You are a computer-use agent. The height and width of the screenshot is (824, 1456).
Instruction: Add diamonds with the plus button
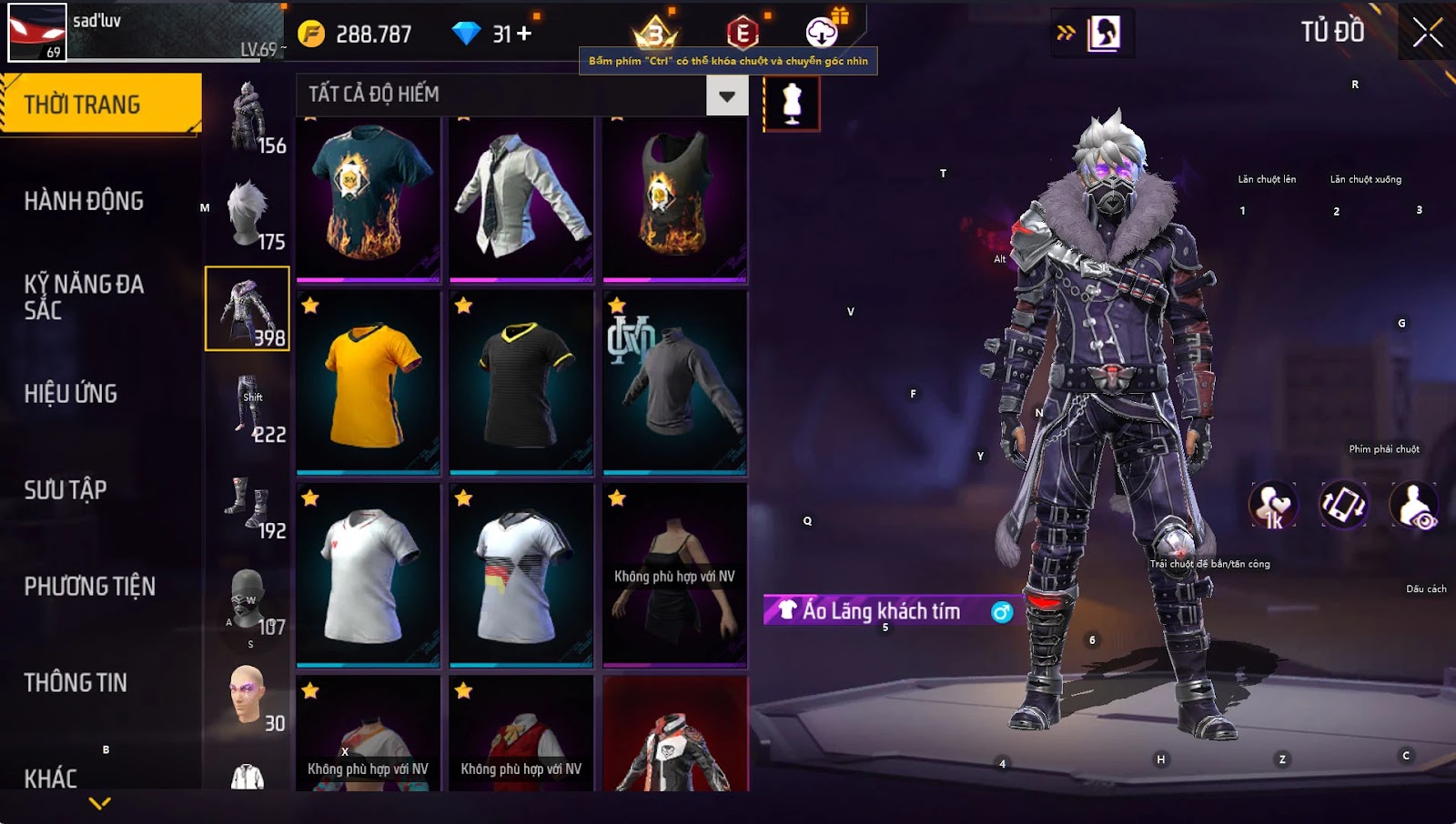524,34
